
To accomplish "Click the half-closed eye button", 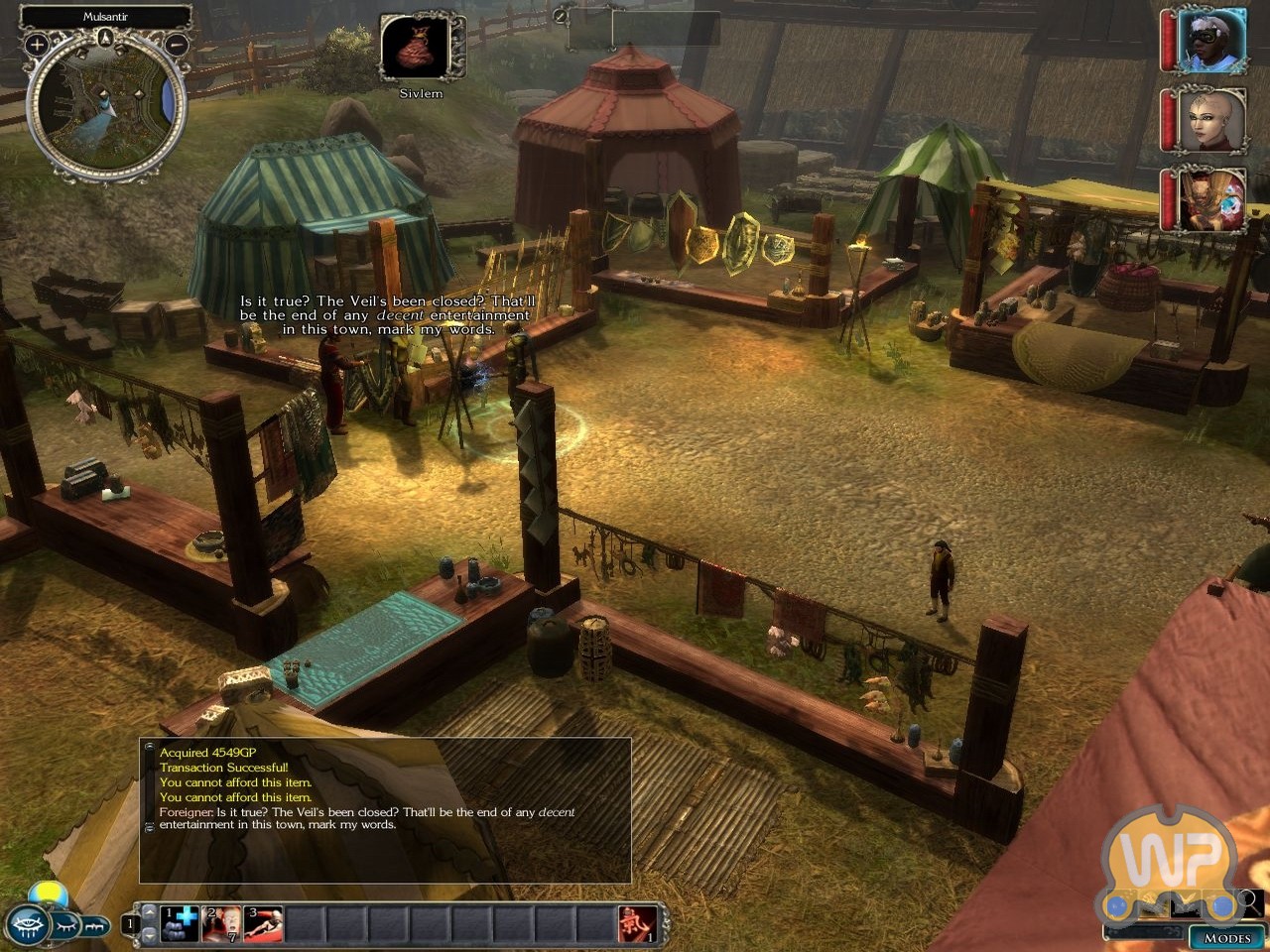I will 65,925.
